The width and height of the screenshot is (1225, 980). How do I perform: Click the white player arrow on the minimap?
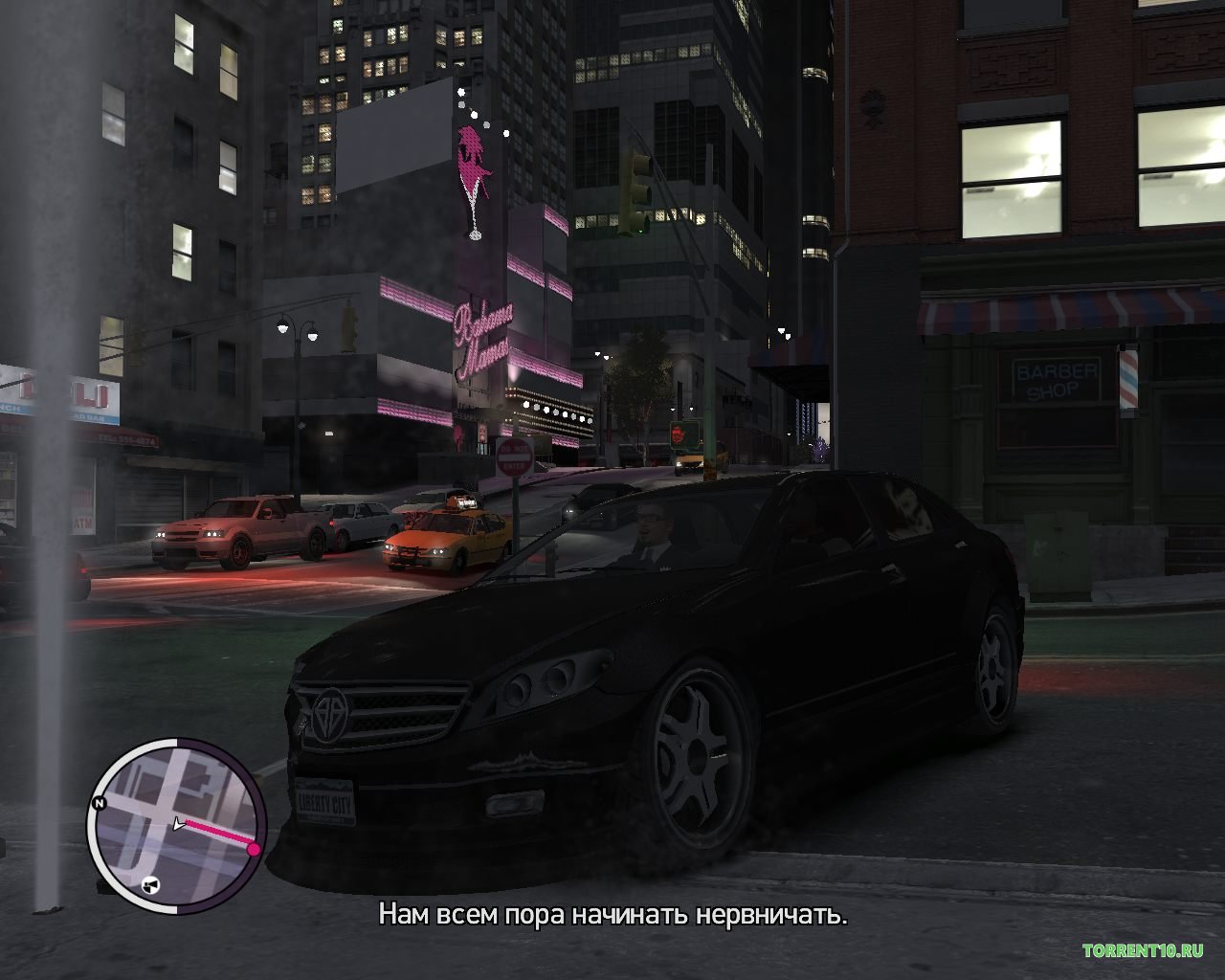pyautogui.click(x=178, y=822)
